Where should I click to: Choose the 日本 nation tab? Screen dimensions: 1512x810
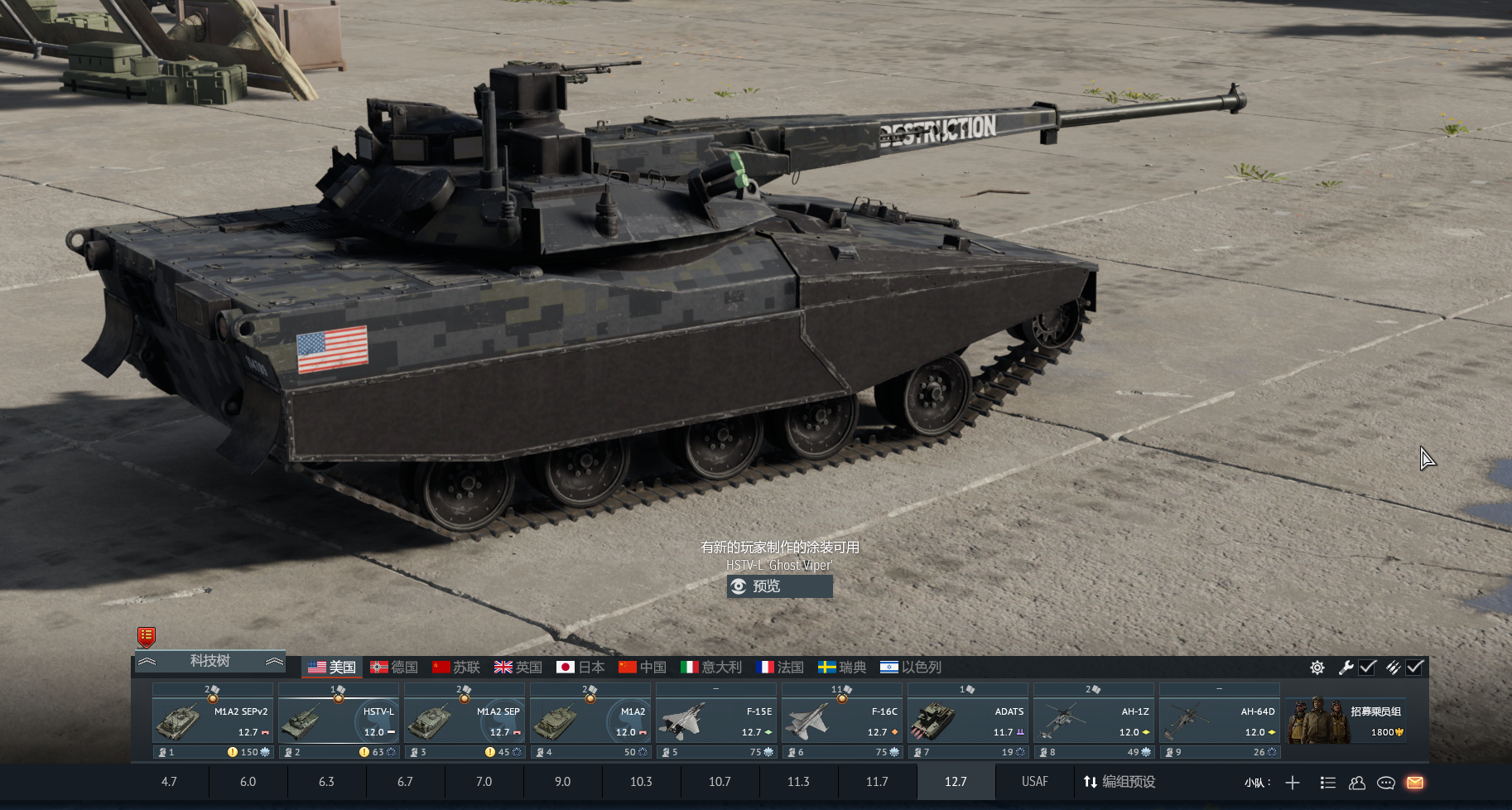pyautogui.click(x=580, y=668)
